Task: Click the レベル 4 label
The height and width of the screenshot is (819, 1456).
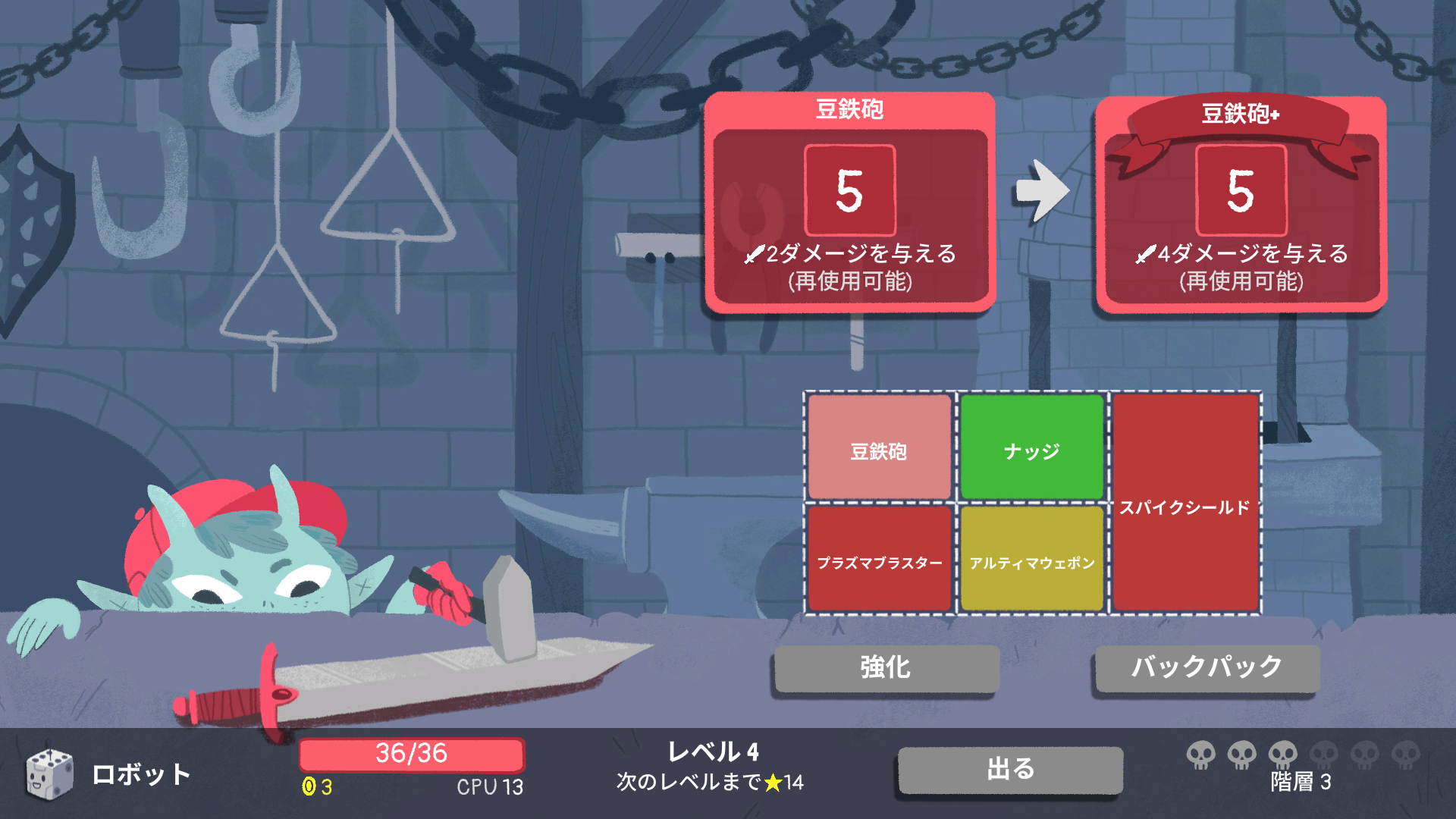Action: pos(713,751)
